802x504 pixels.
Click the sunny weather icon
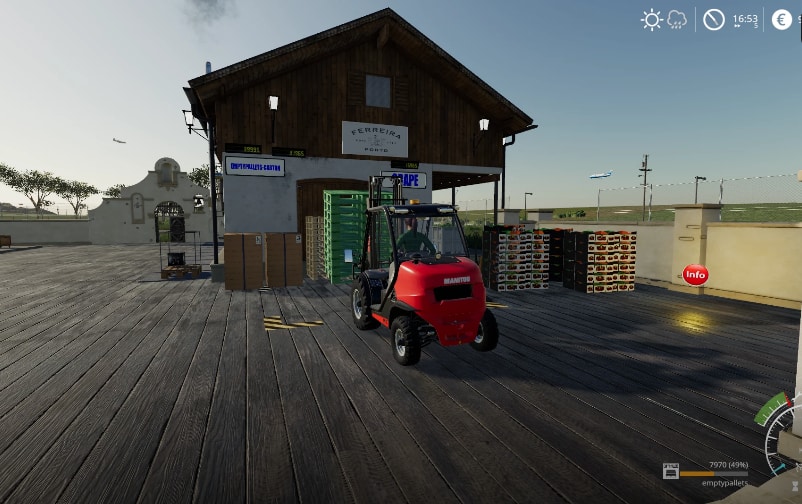[x=652, y=19]
